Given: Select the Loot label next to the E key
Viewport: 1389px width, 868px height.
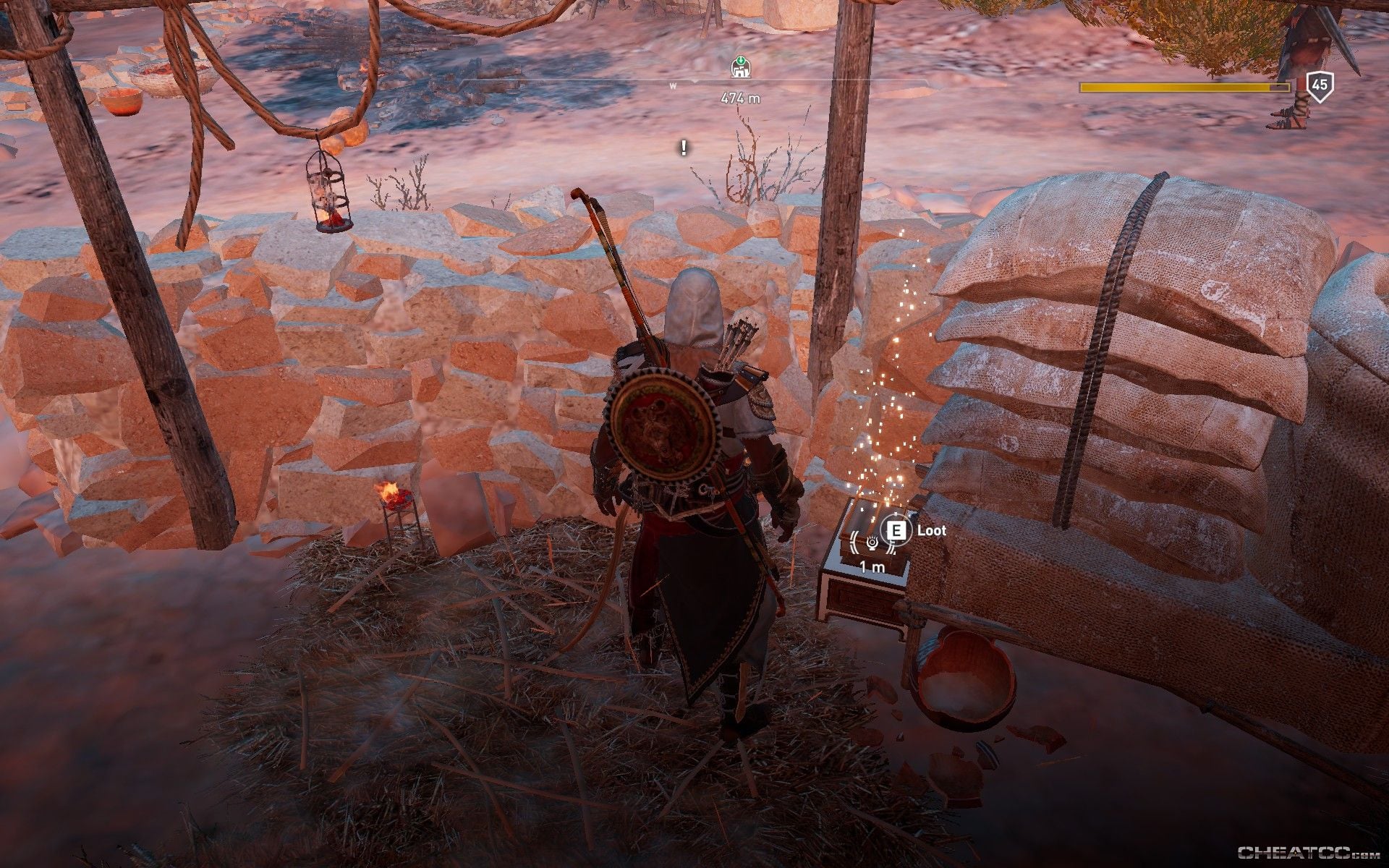Looking at the screenshot, I should [x=931, y=530].
